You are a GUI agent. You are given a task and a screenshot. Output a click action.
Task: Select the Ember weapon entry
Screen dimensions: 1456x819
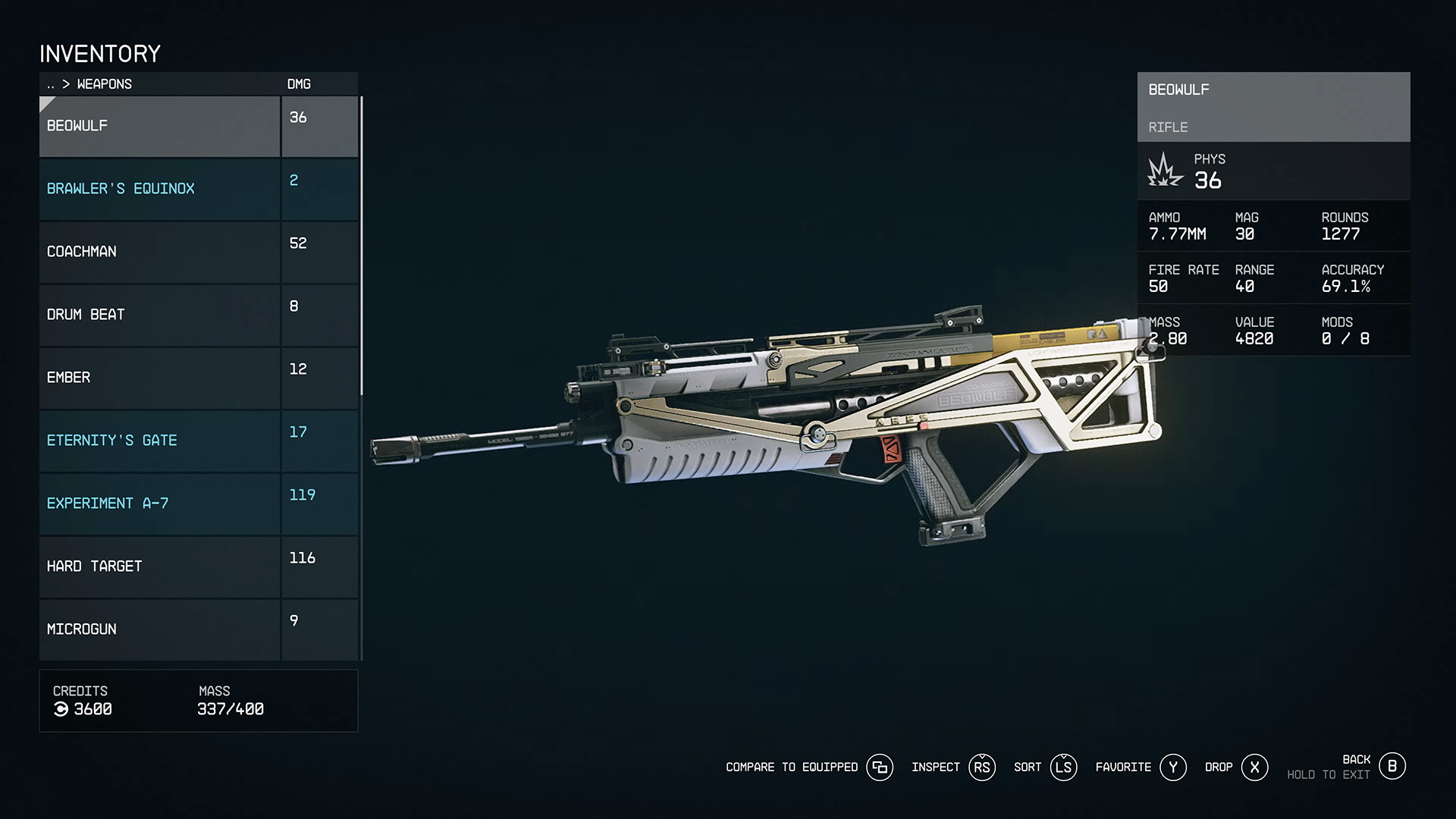click(x=159, y=378)
